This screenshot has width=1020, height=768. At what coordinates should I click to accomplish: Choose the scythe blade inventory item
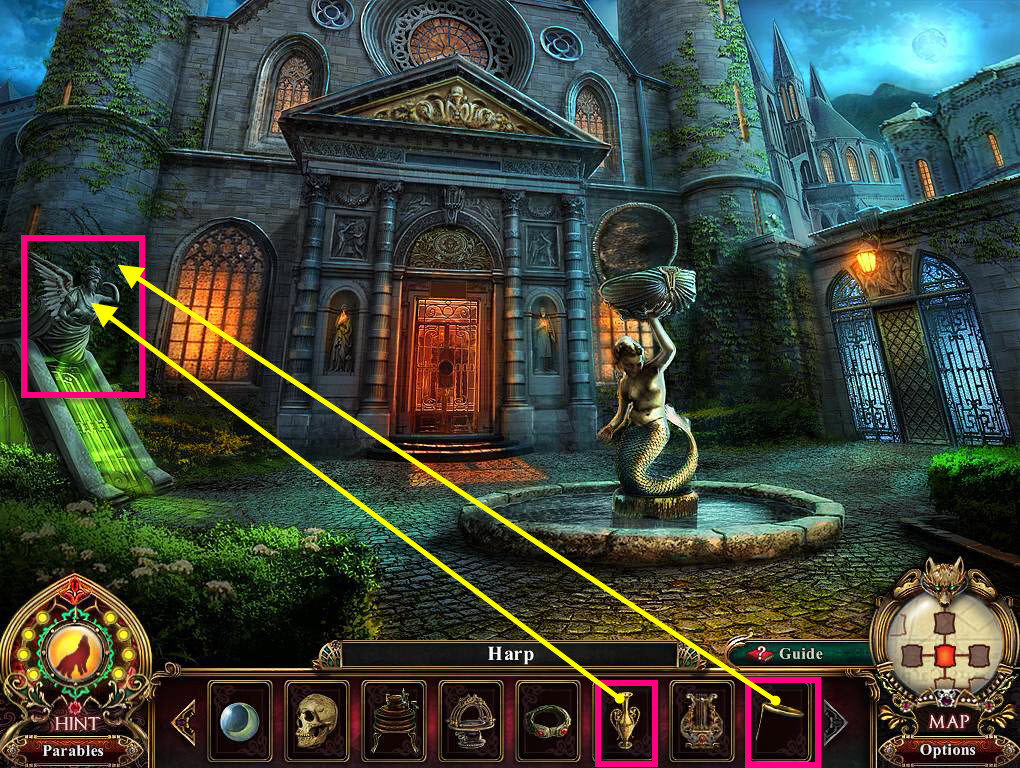pos(781,718)
